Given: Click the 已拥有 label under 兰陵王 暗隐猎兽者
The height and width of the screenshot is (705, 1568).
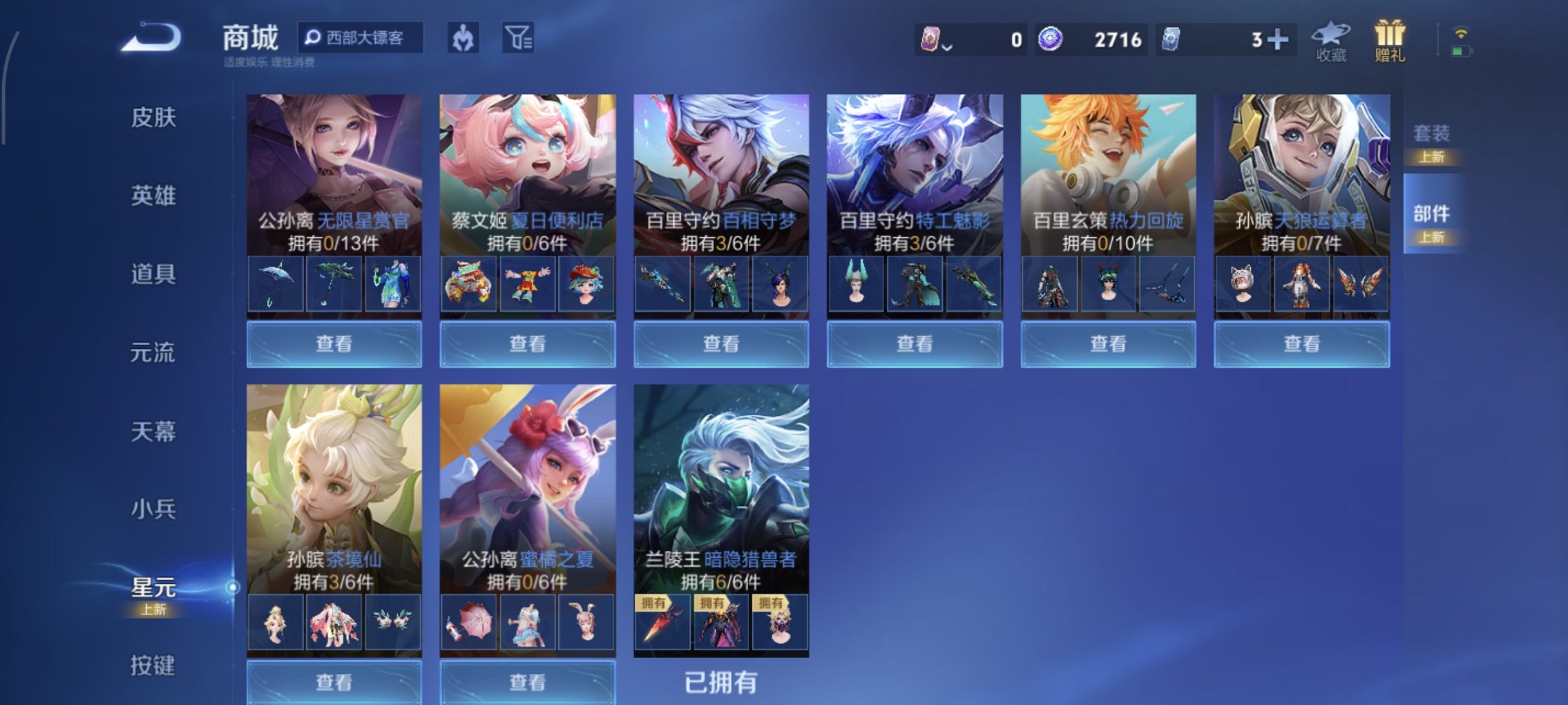Looking at the screenshot, I should [x=721, y=680].
